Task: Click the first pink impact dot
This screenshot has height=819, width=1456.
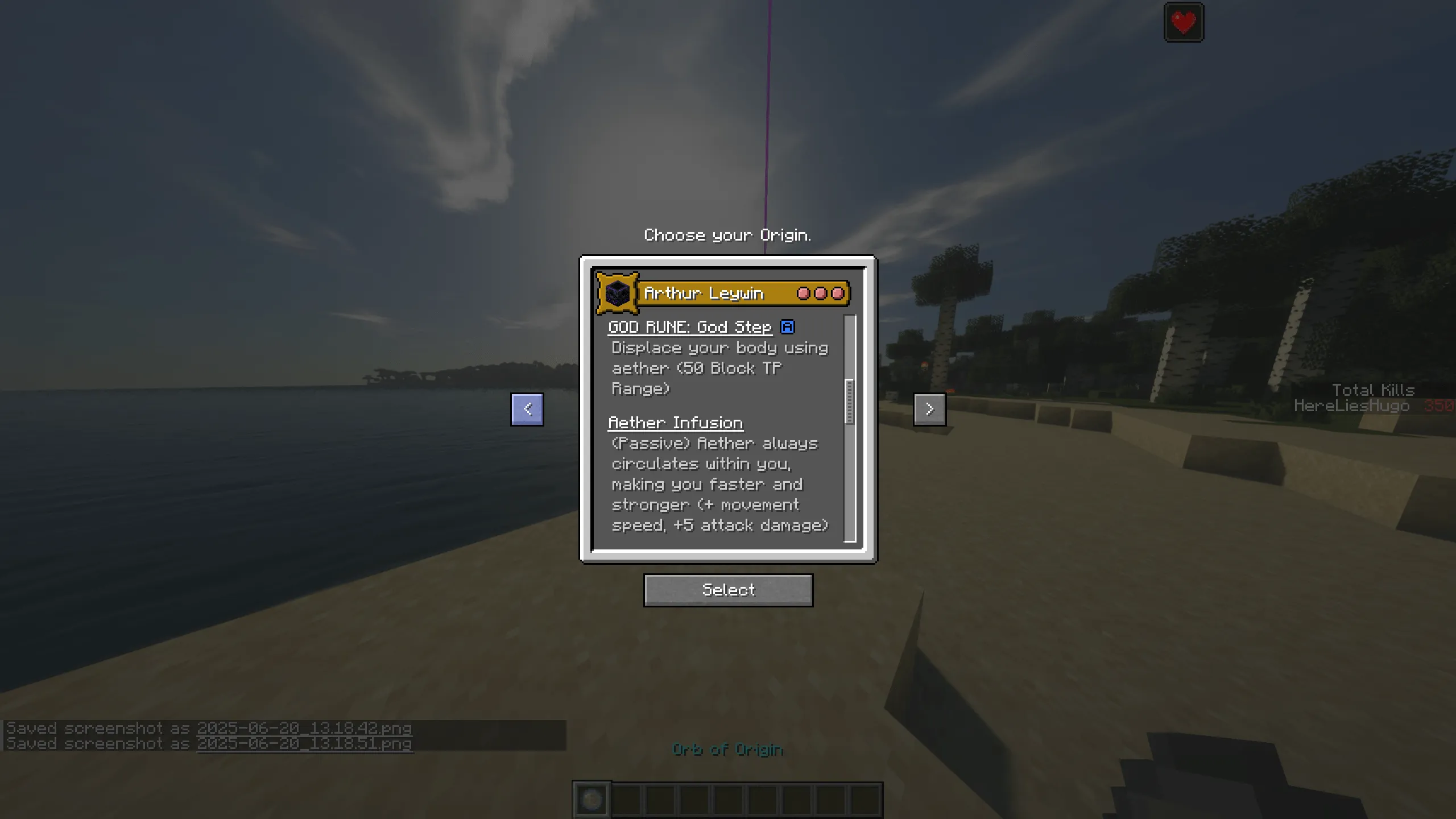Action: click(804, 293)
